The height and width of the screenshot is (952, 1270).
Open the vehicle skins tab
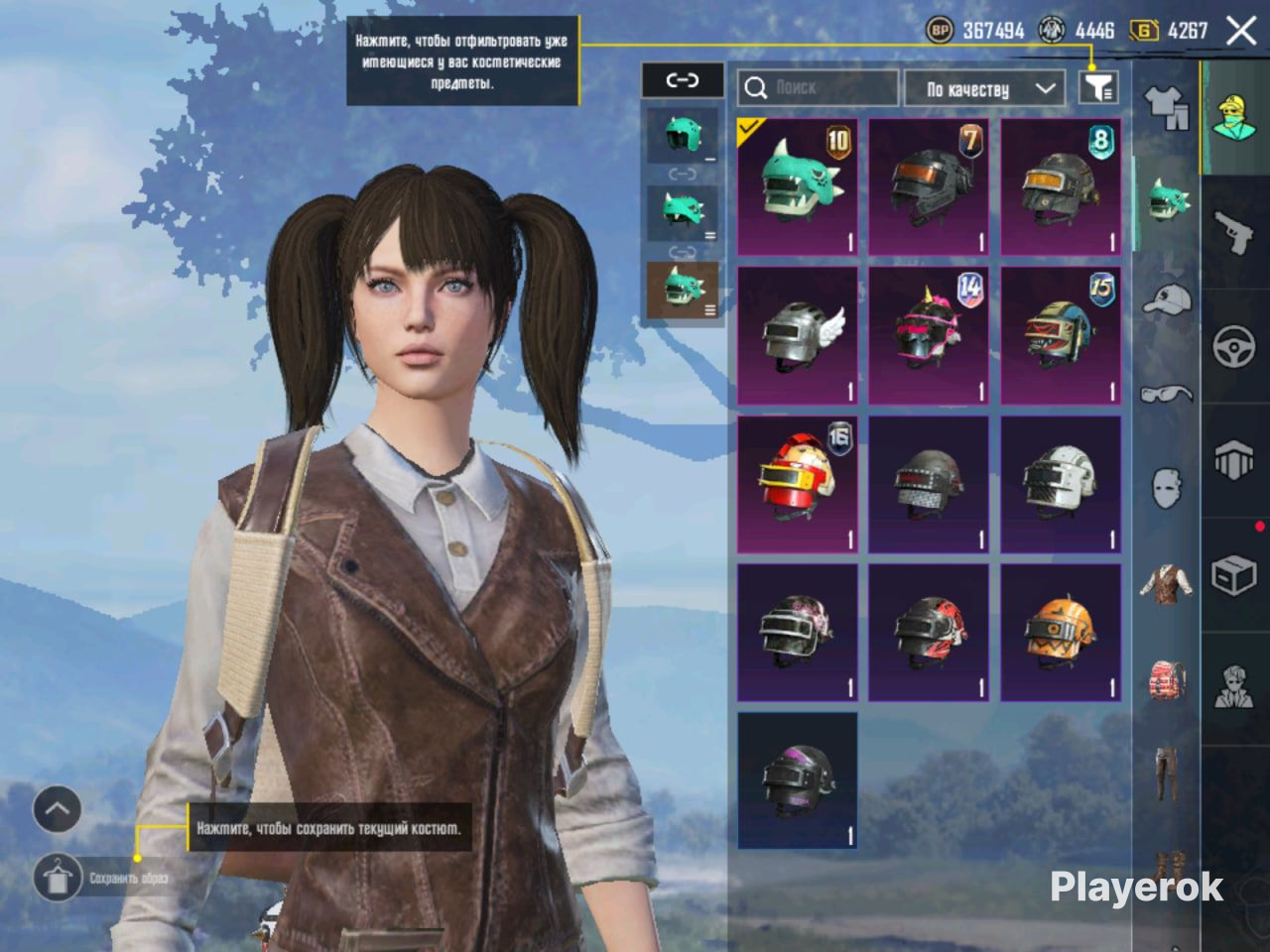[1234, 347]
